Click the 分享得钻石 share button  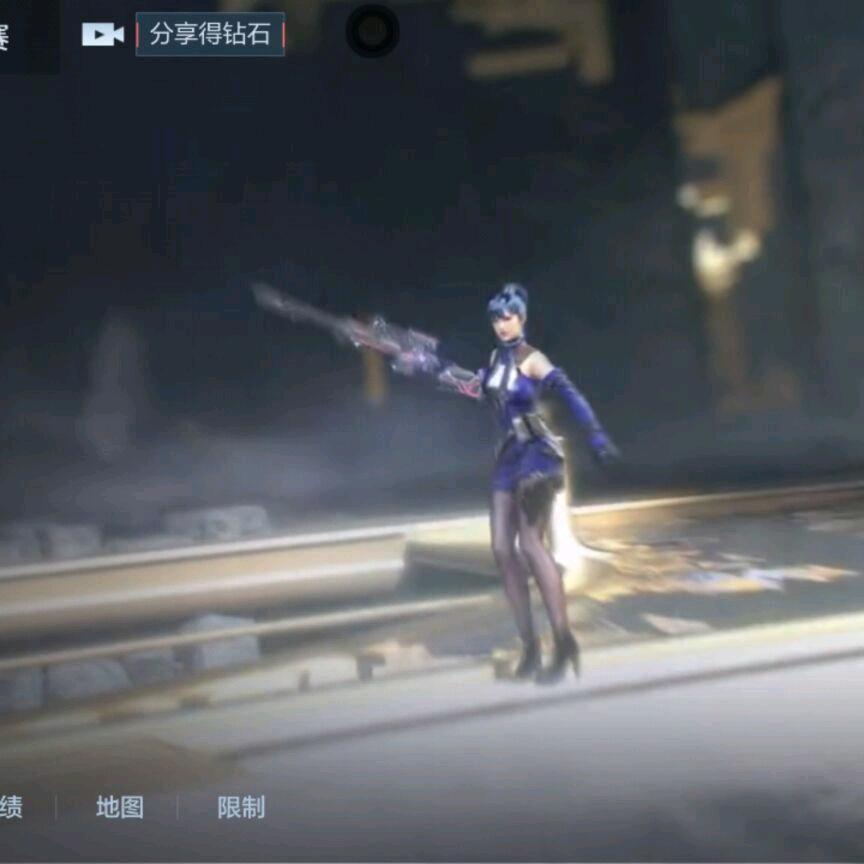pos(210,34)
